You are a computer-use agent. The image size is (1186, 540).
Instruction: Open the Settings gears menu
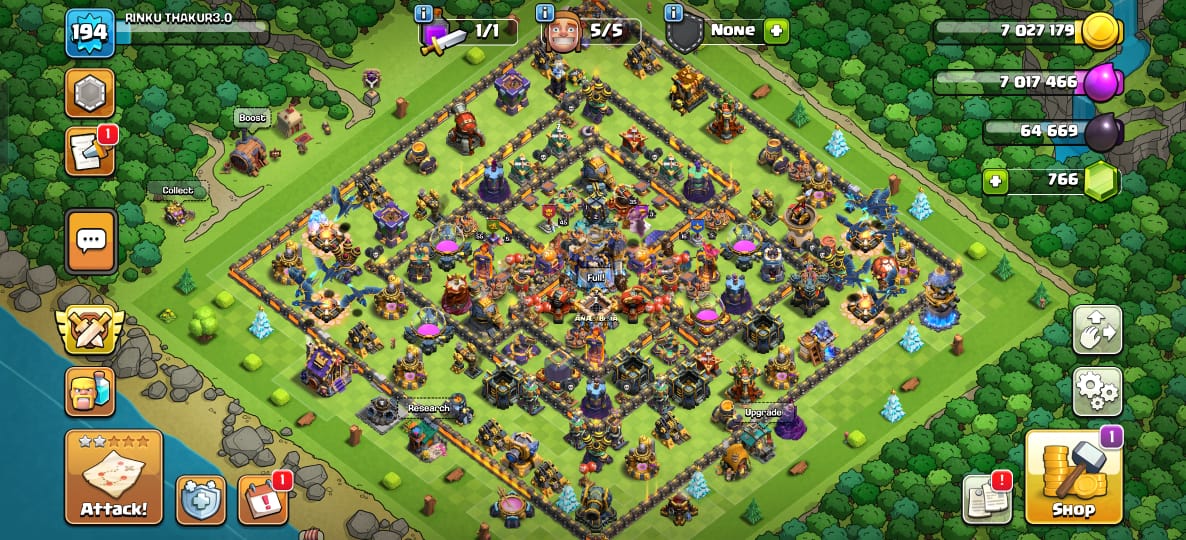point(1097,391)
